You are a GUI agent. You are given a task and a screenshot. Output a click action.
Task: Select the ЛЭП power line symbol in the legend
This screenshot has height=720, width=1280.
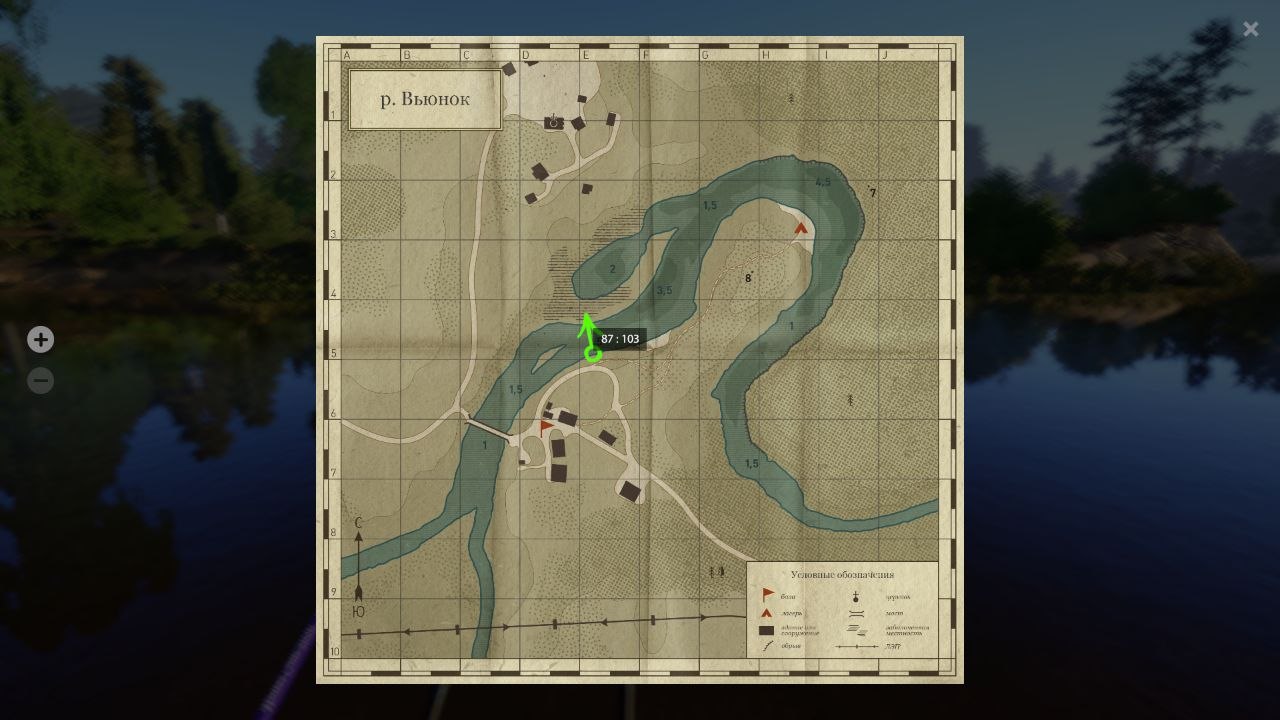857,646
